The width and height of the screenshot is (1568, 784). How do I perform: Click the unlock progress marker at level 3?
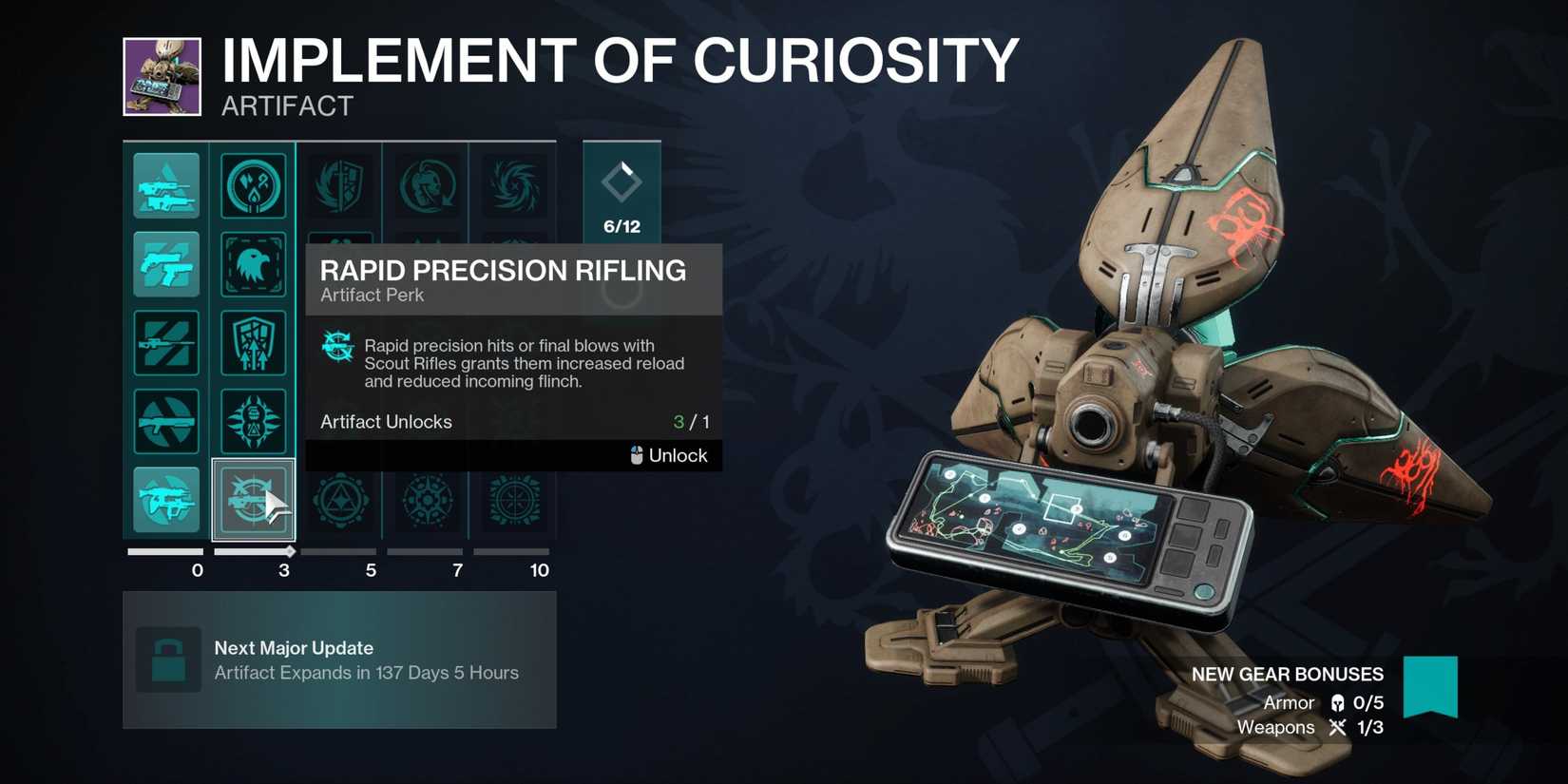click(x=289, y=551)
